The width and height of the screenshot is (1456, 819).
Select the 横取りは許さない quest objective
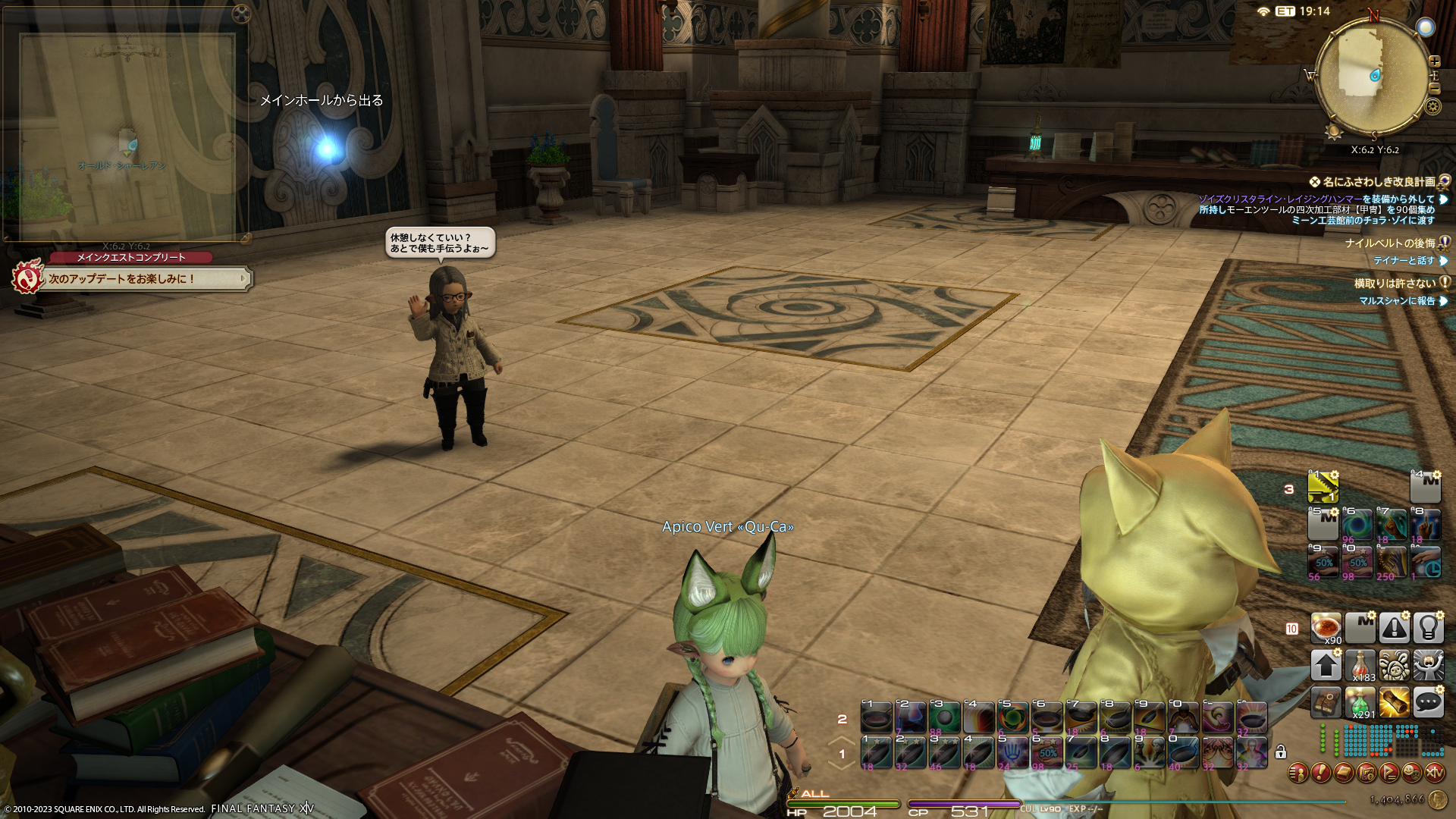pyautogui.click(x=1395, y=284)
